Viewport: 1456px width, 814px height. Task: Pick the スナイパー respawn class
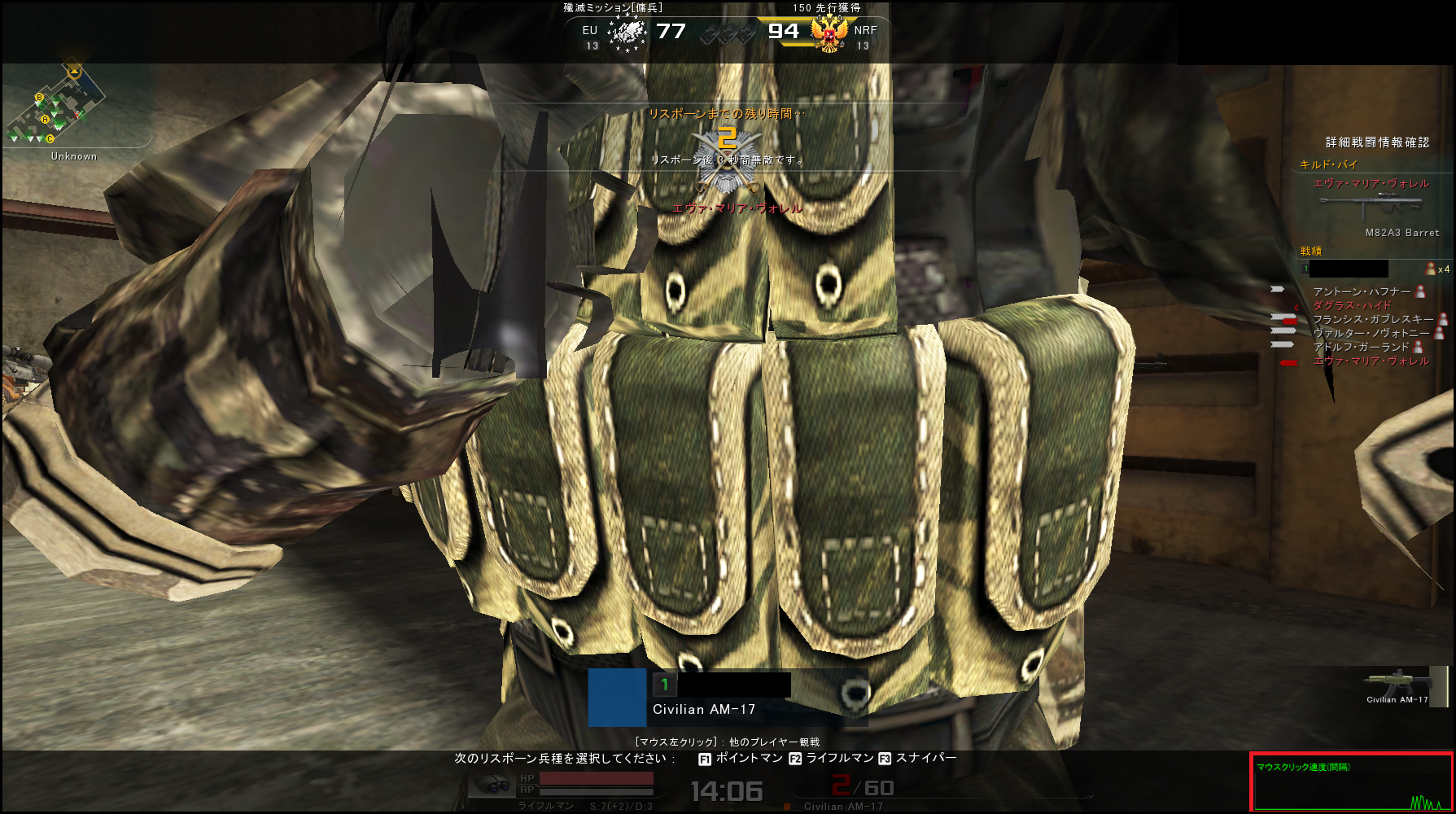918,759
